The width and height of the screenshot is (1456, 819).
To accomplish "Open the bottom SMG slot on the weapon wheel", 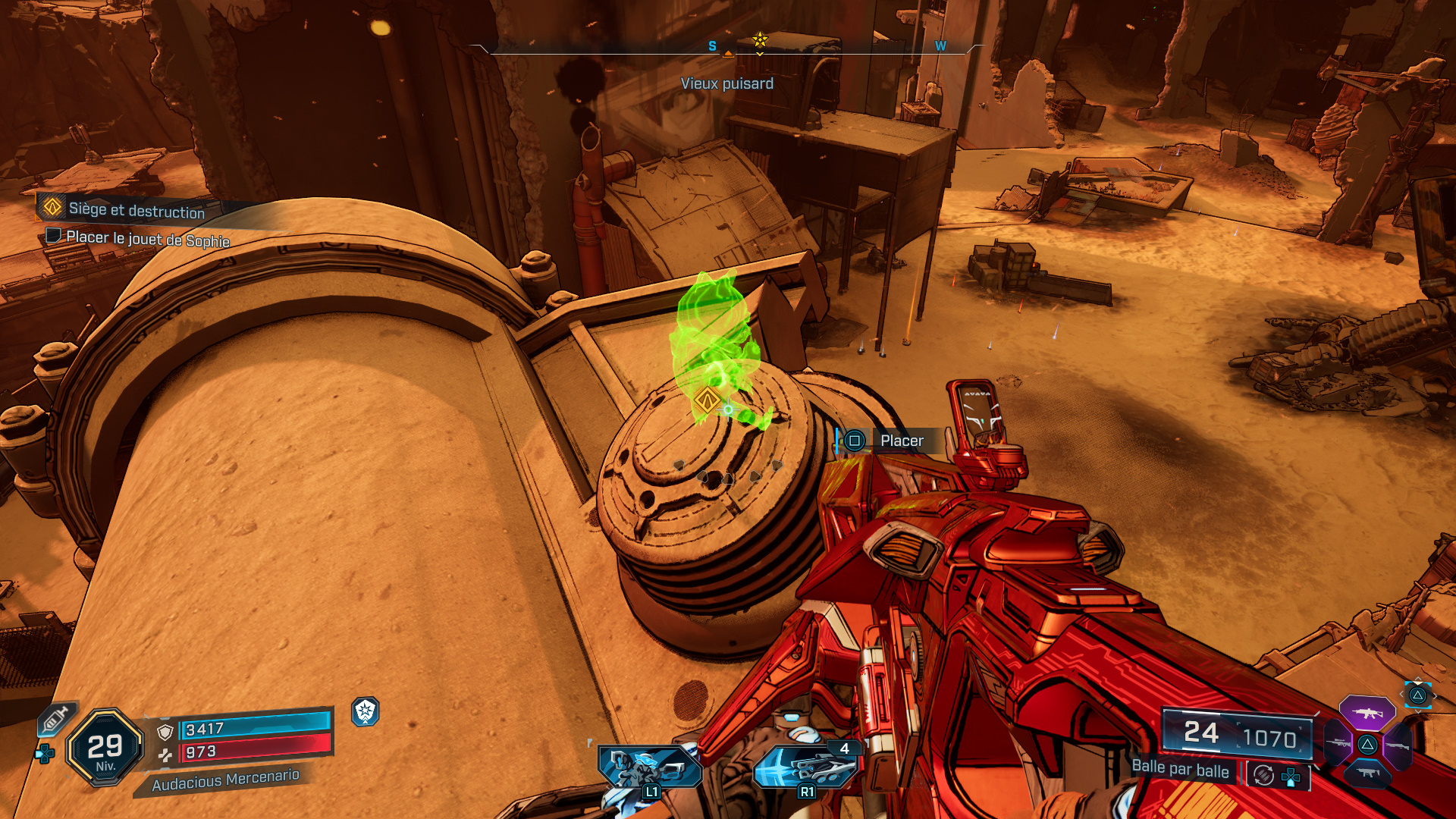I will click(1367, 773).
